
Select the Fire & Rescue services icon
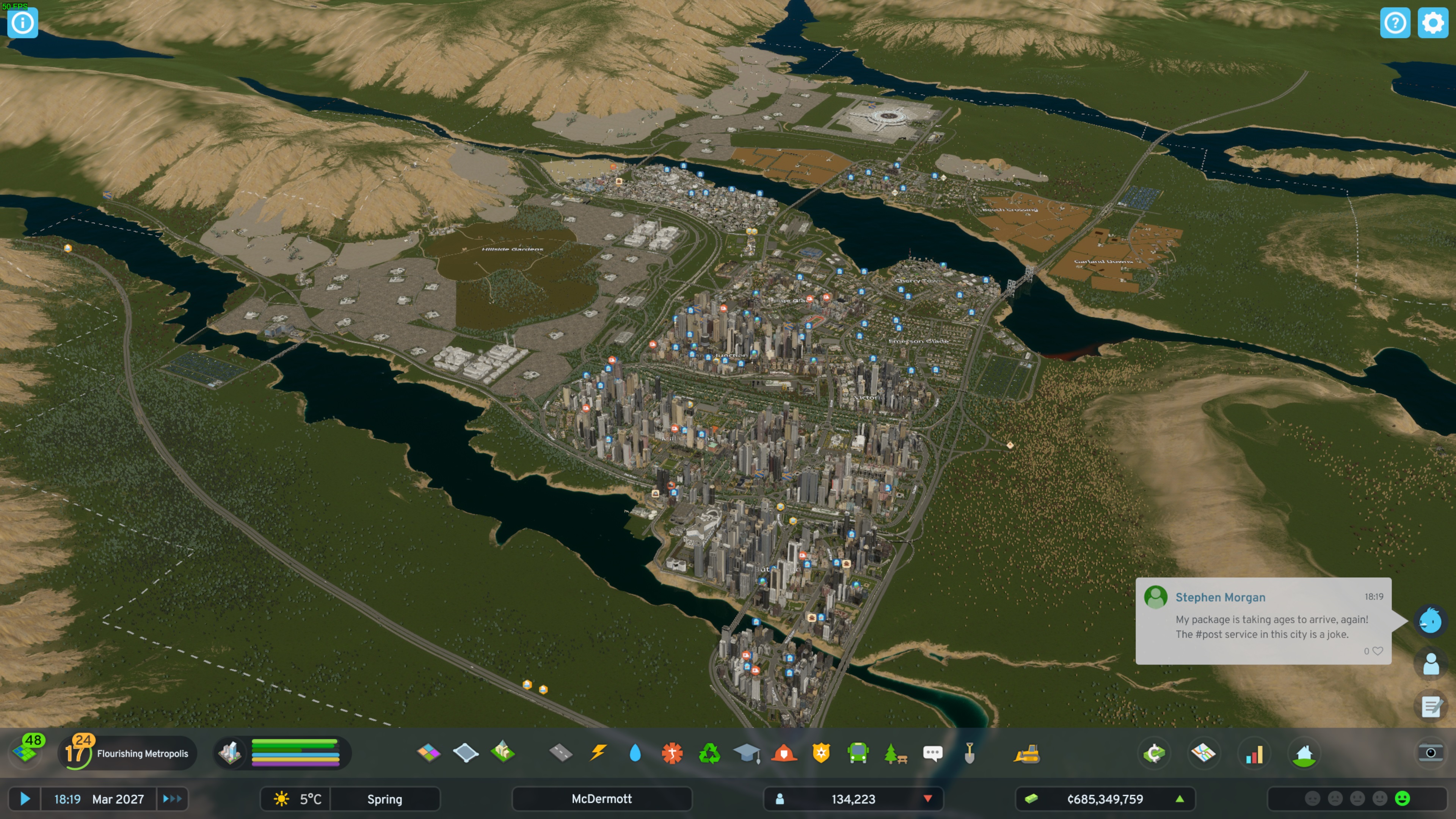783,753
